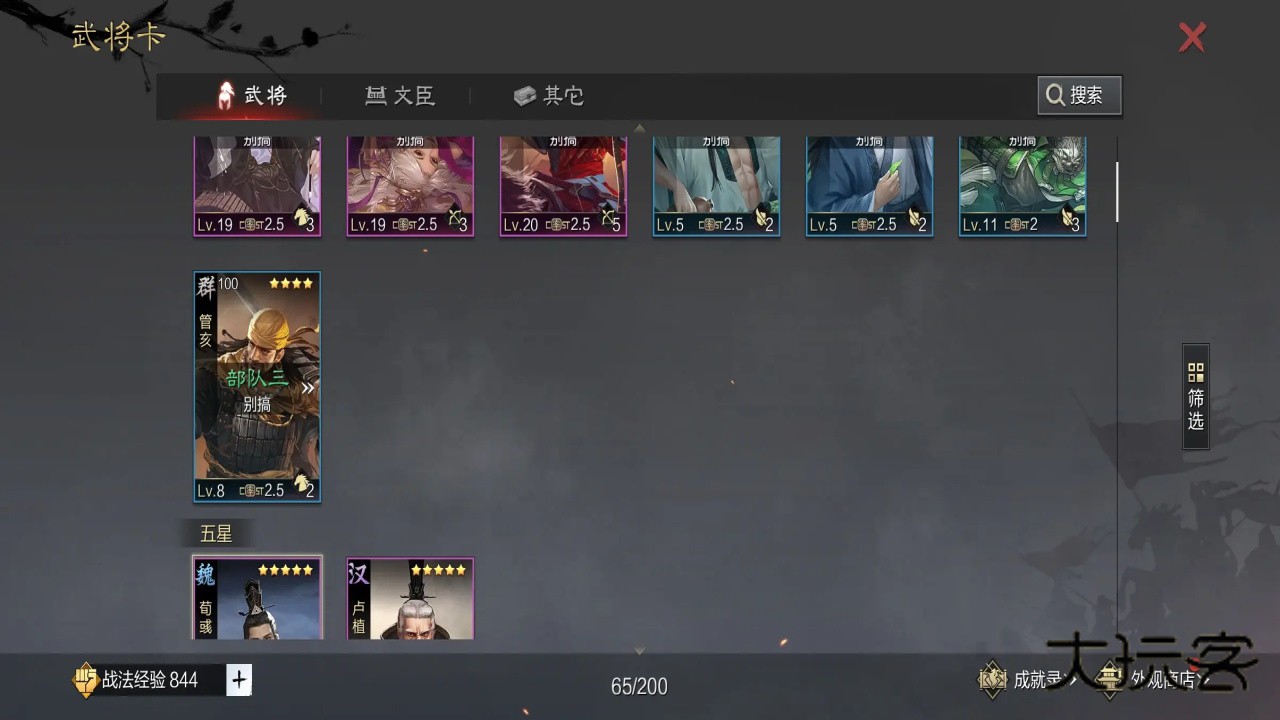Screen dimensions: 1280x720
Task: Click the 战法经验 fist badge icon
Action: [x=84, y=680]
